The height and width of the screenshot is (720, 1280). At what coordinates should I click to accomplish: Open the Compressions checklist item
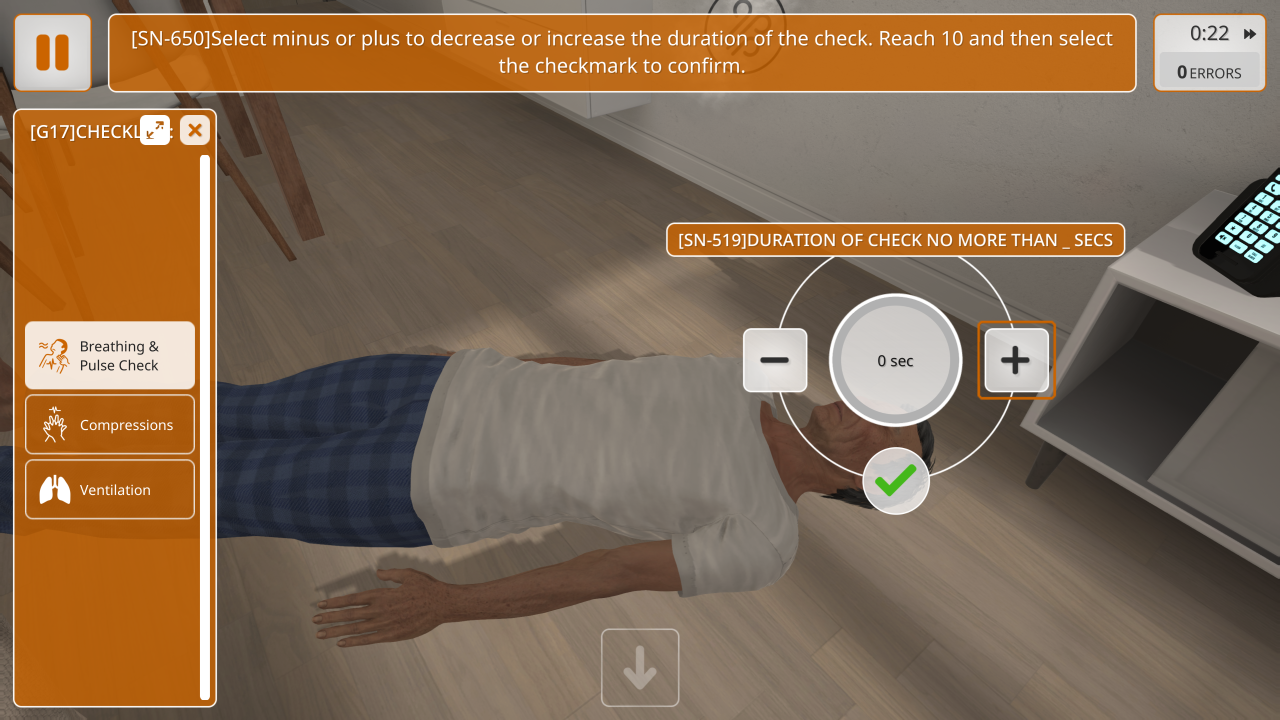click(110, 425)
